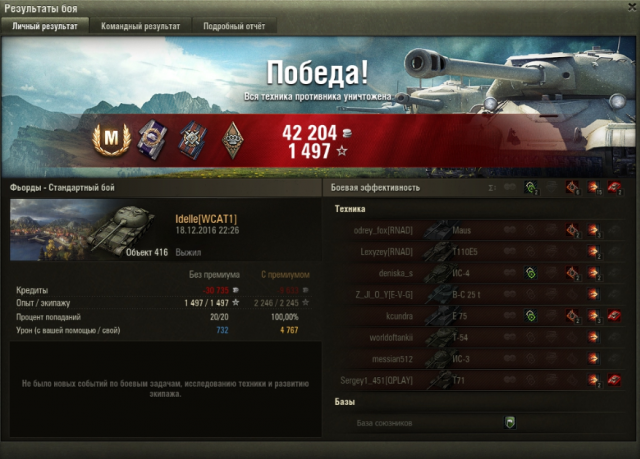This screenshot has height=459, width=640.
Task: Select the odrey_fox[RNAD] Maus row
Action: pos(480,230)
